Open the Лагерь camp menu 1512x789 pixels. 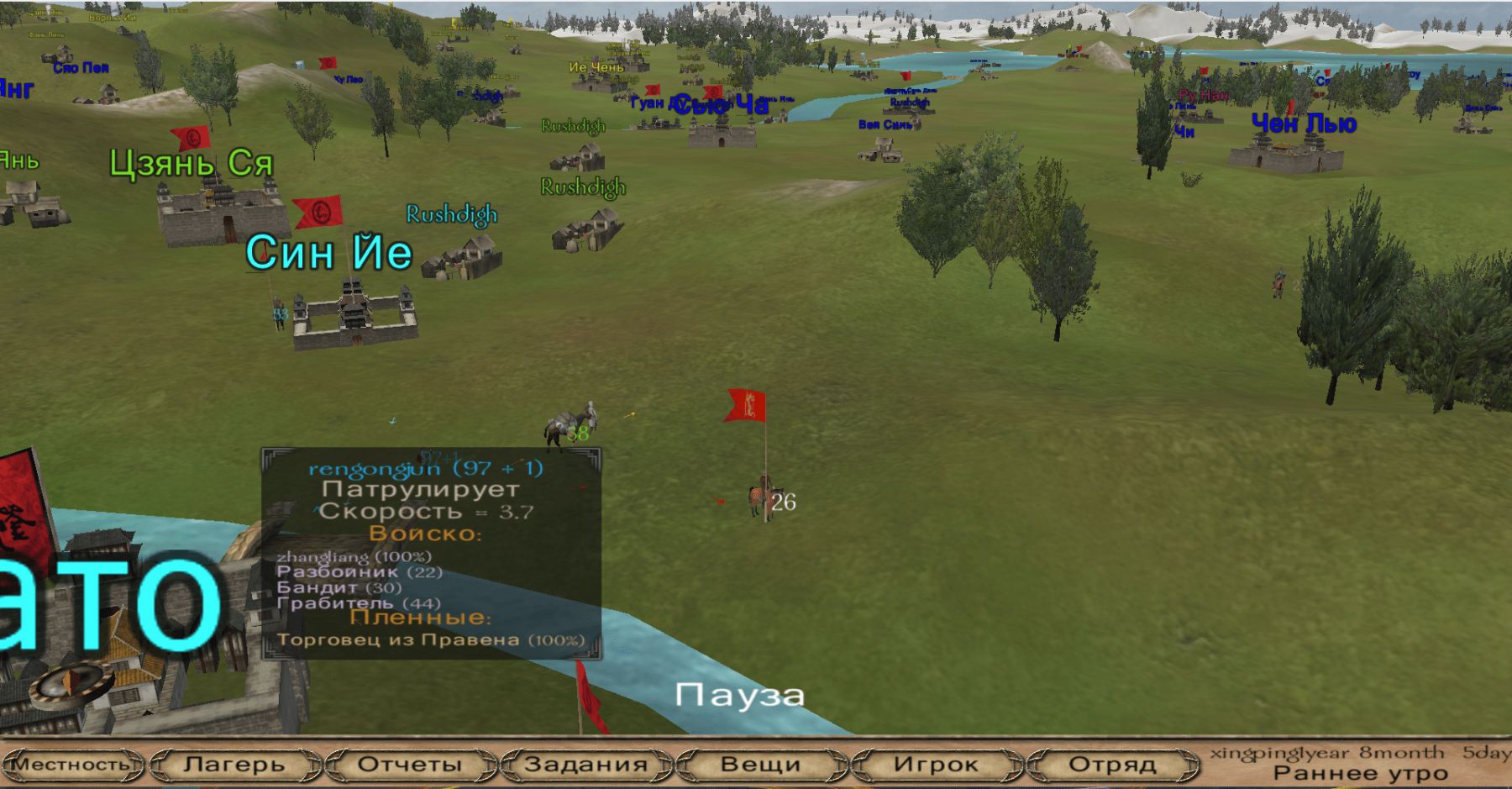(x=234, y=765)
